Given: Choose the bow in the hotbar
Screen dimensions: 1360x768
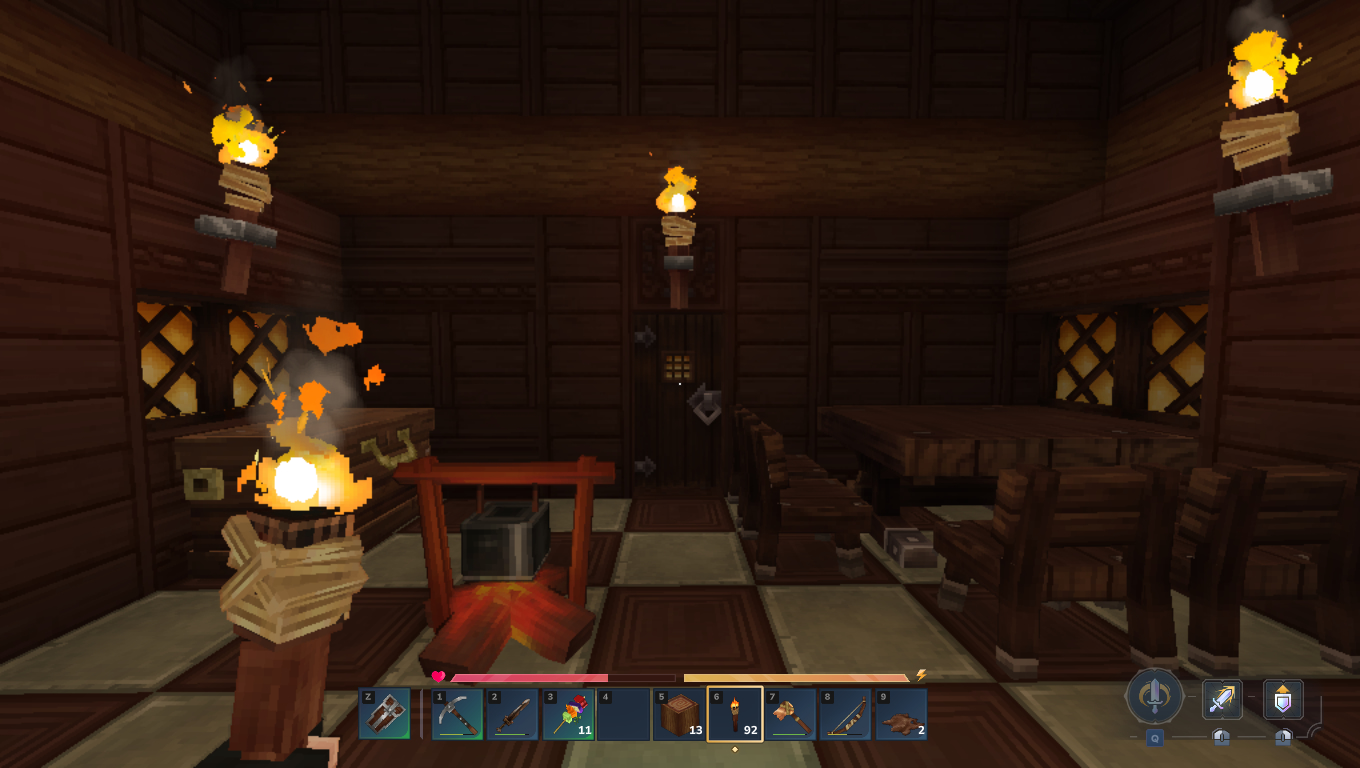Looking at the screenshot, I should click(845, 714).
